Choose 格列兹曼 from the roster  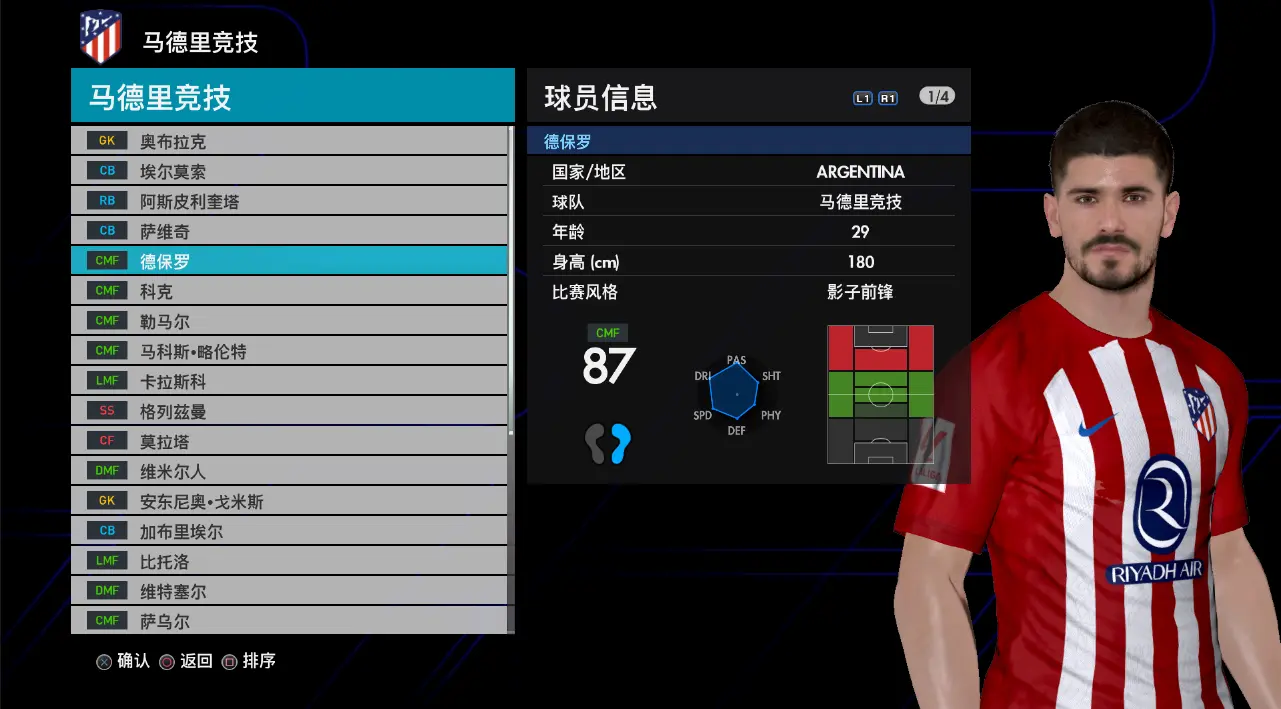coord(289,411)
